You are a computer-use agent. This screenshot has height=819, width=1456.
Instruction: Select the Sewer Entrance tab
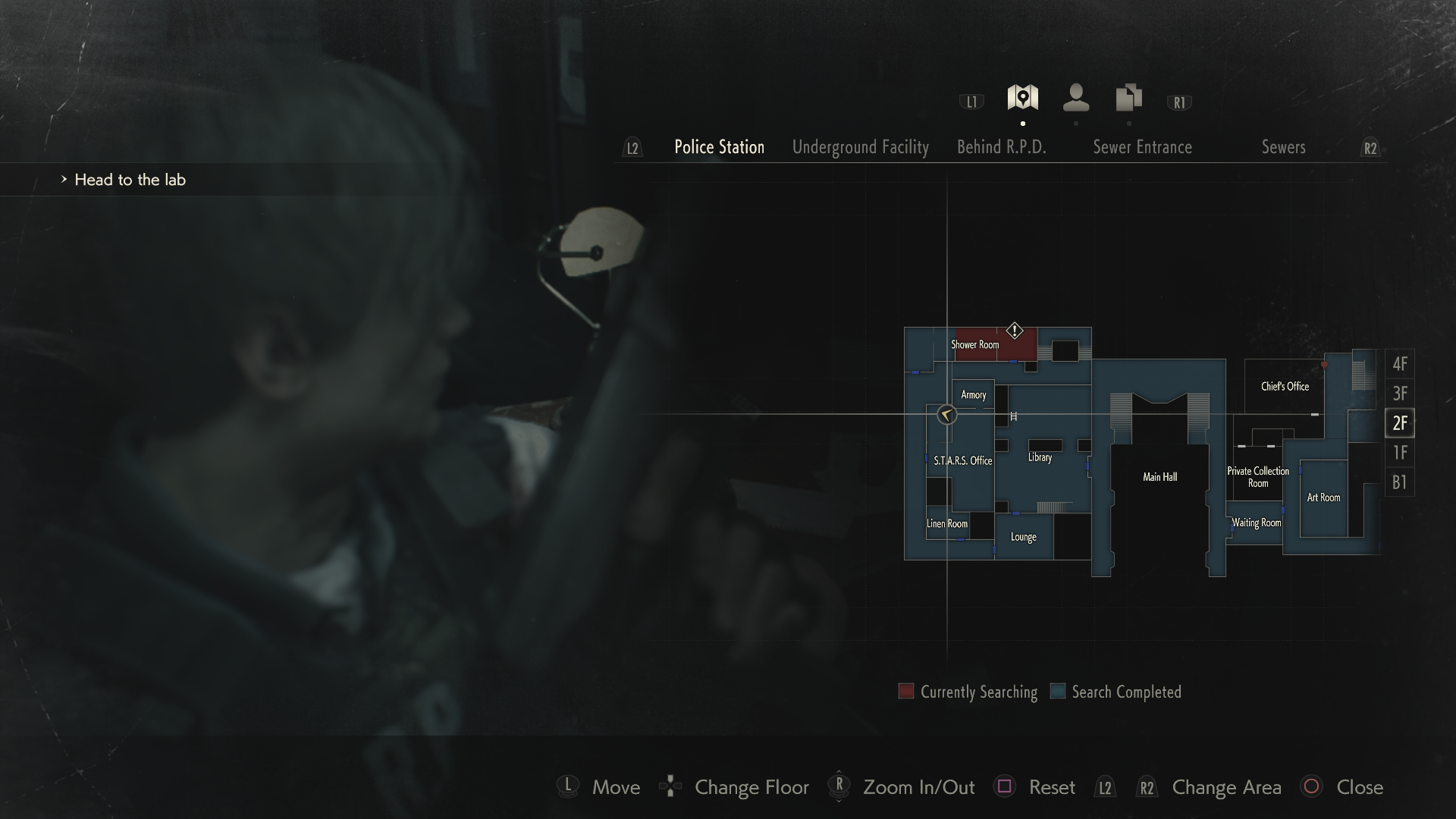(1143, 147)
